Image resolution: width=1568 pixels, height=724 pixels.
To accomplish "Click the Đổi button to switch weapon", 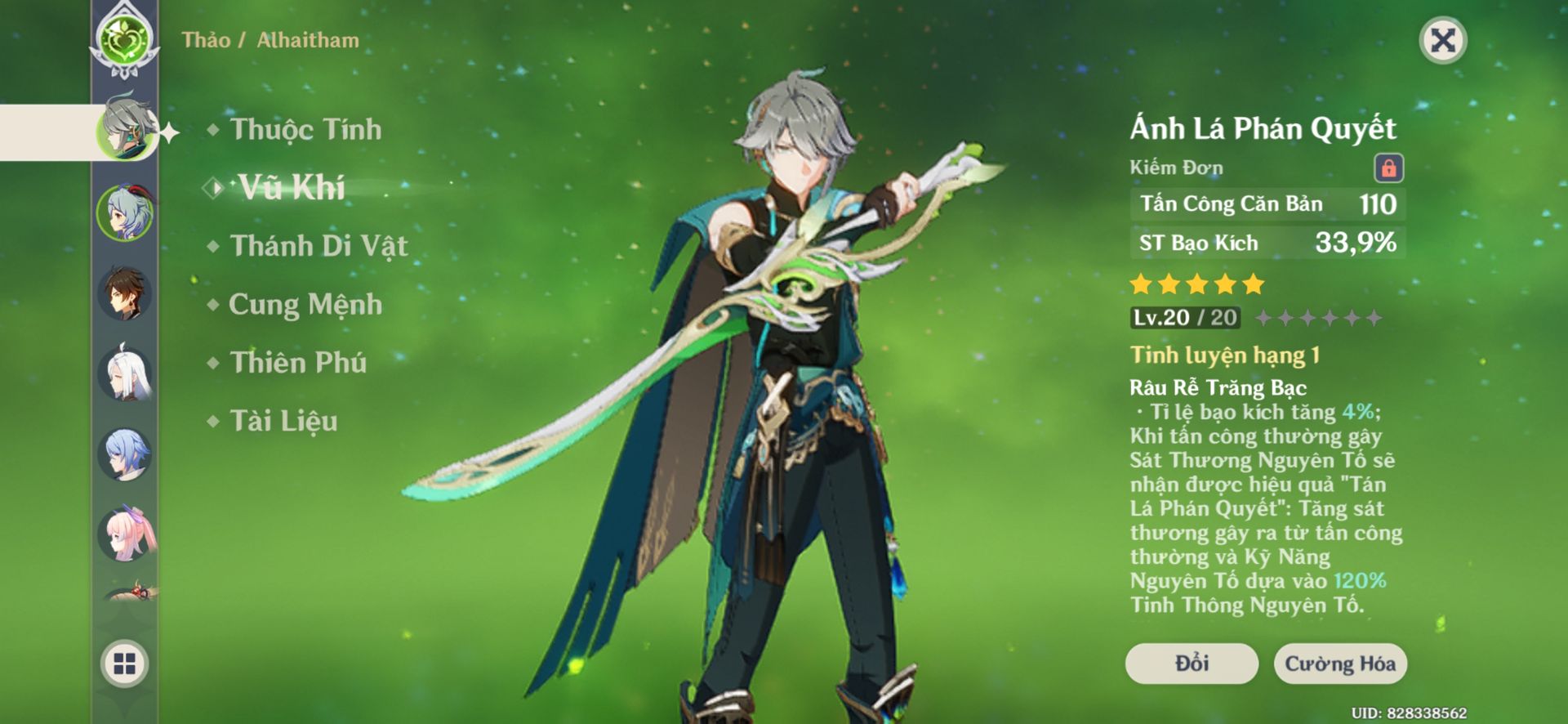I will [1192, 663].
